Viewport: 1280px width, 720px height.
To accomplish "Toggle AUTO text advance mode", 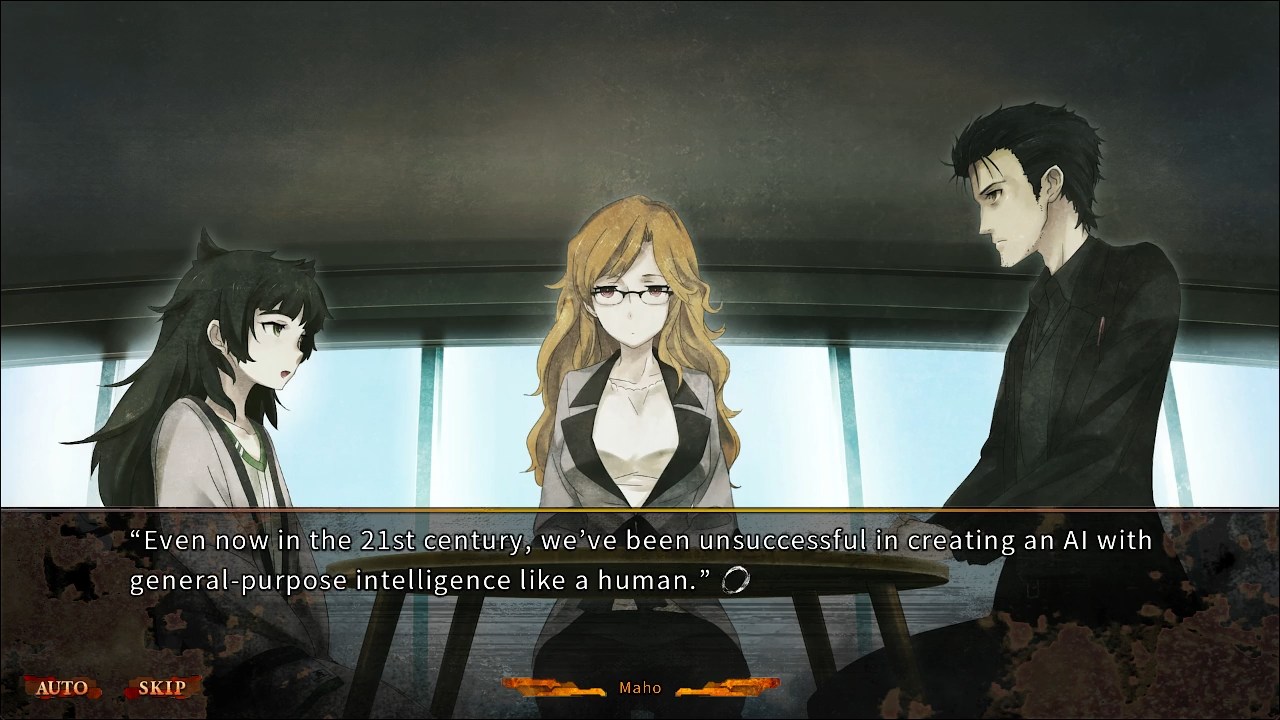I will [62, 688].
